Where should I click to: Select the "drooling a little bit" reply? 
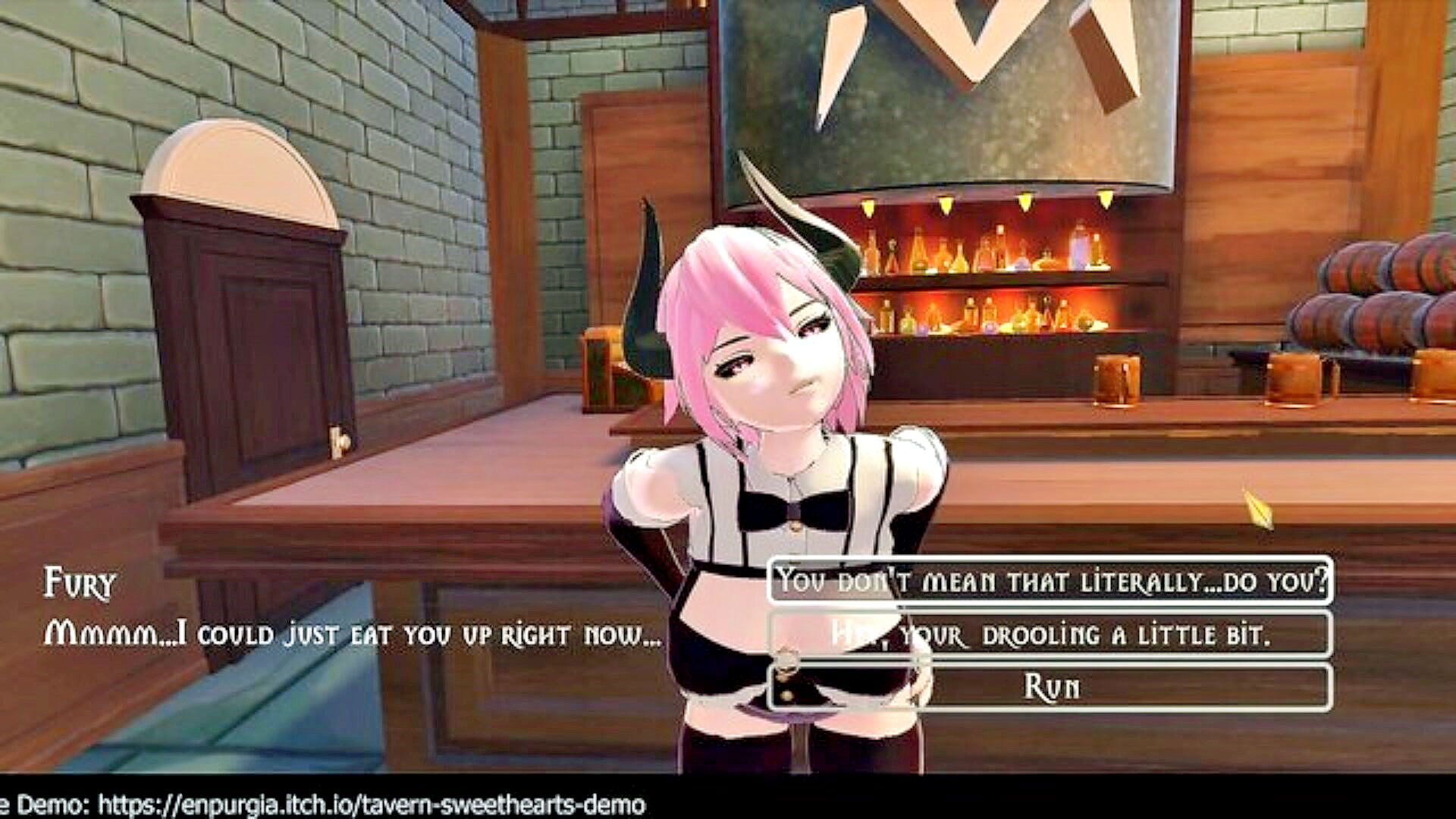(x=1050, y=634)
